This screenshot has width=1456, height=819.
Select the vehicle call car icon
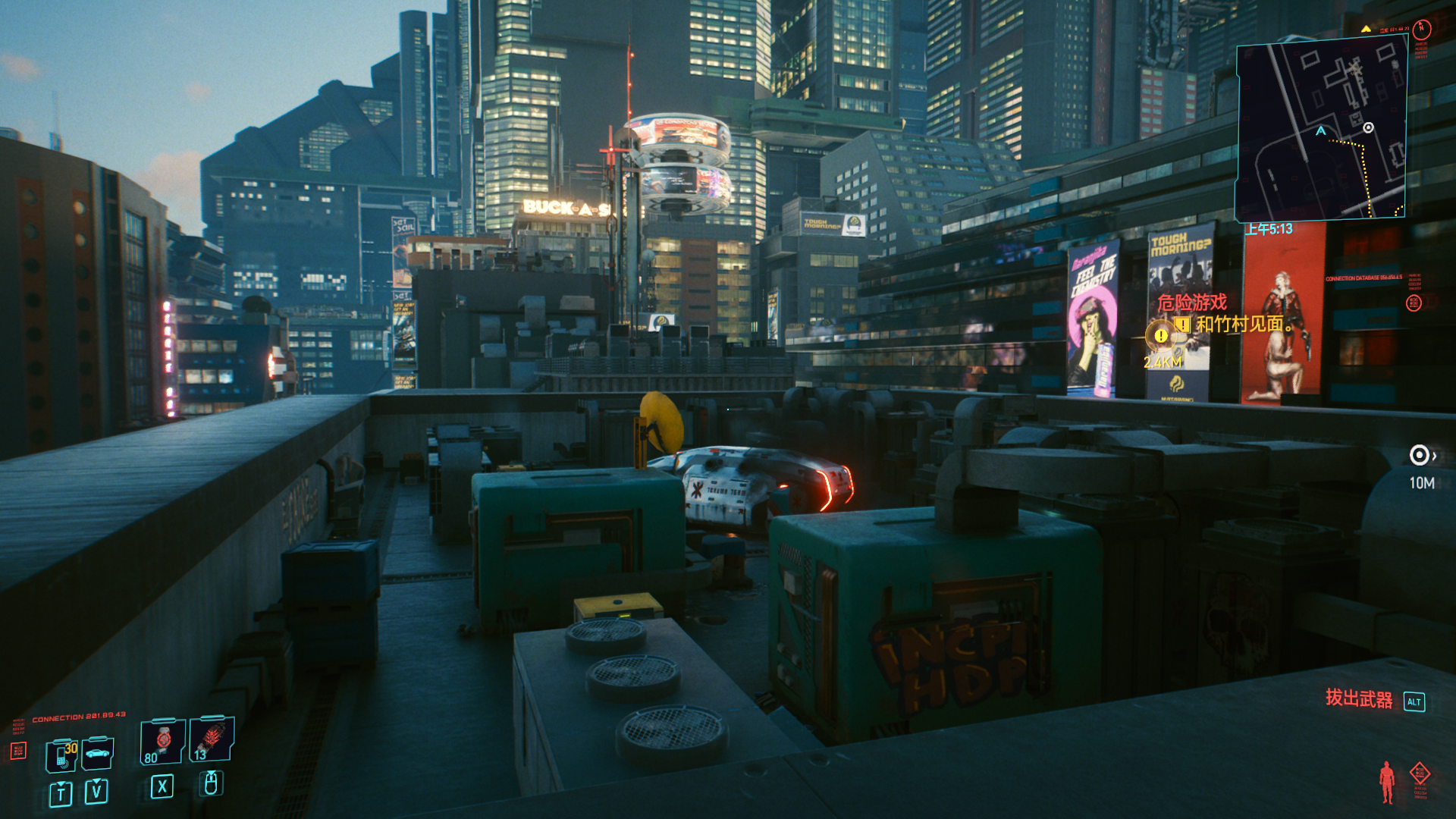(98, 753)
